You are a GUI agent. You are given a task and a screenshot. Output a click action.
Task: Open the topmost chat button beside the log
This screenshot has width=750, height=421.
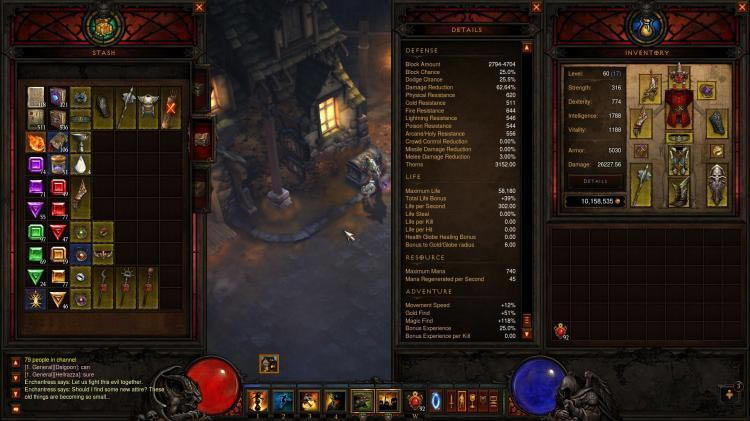pos(15,361)
